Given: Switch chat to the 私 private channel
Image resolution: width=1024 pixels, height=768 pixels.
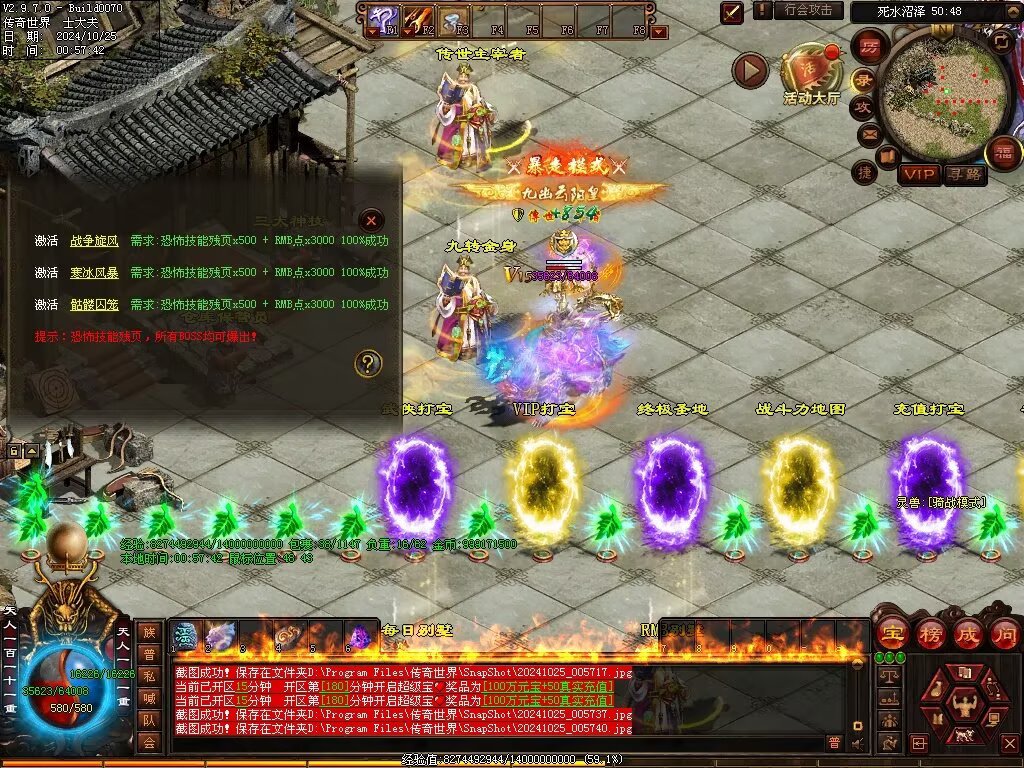Looking at the screenshot, I should pyautogui.click(x=148, y=676).
